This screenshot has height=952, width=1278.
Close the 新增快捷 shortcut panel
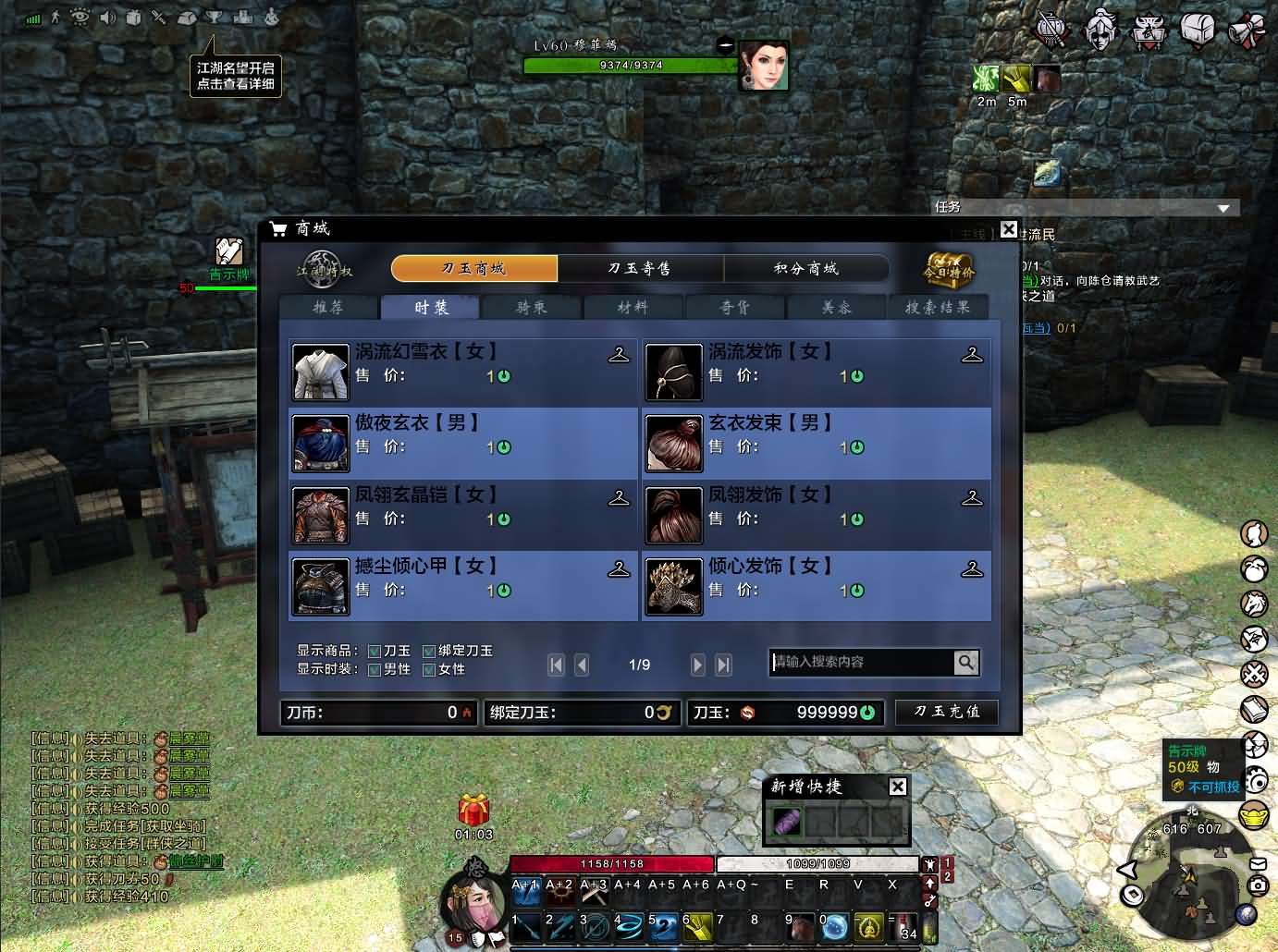pyautogui.click(x=897, y=787)
